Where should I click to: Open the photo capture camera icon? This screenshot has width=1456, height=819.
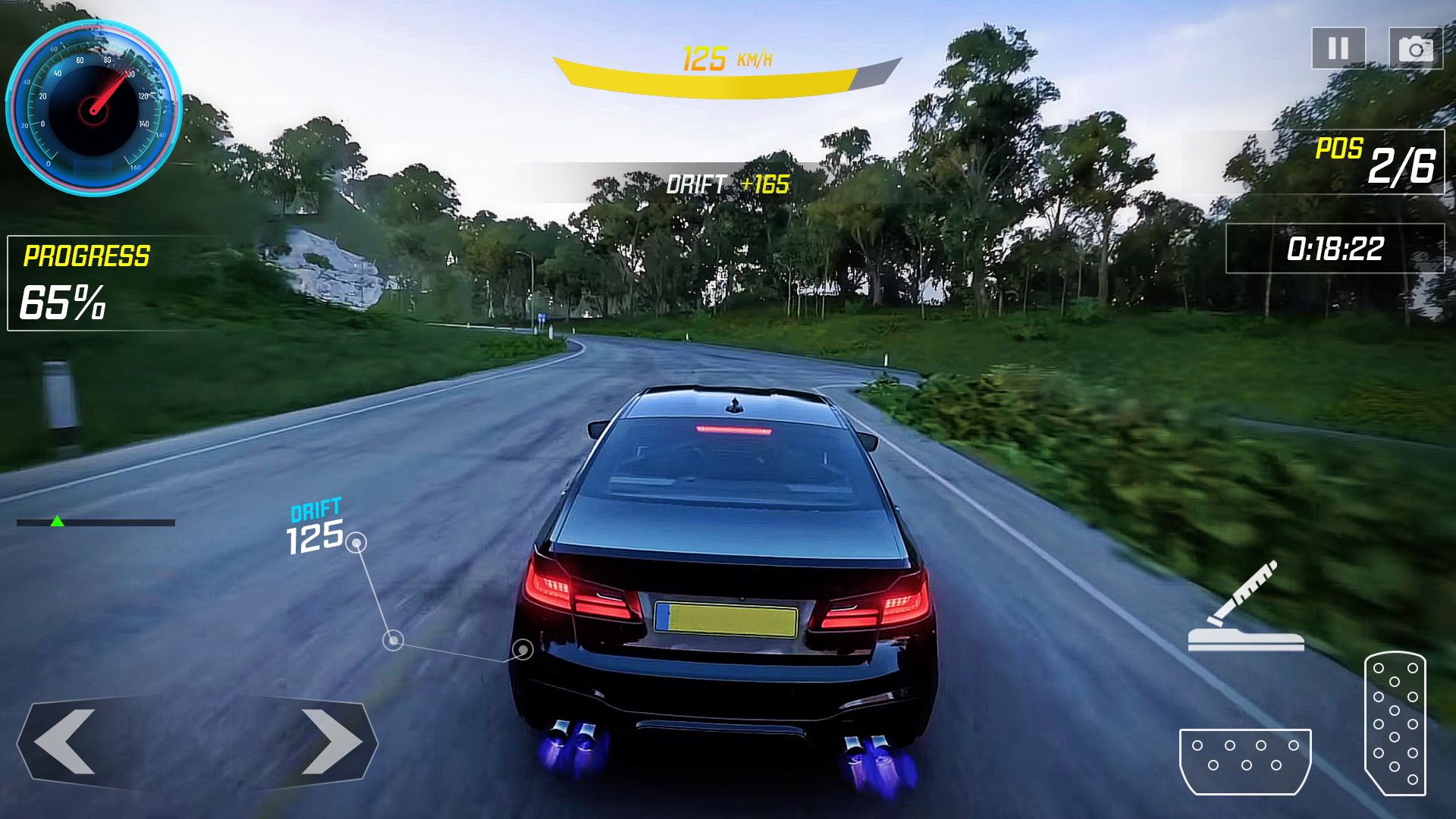click(1415, 49)
